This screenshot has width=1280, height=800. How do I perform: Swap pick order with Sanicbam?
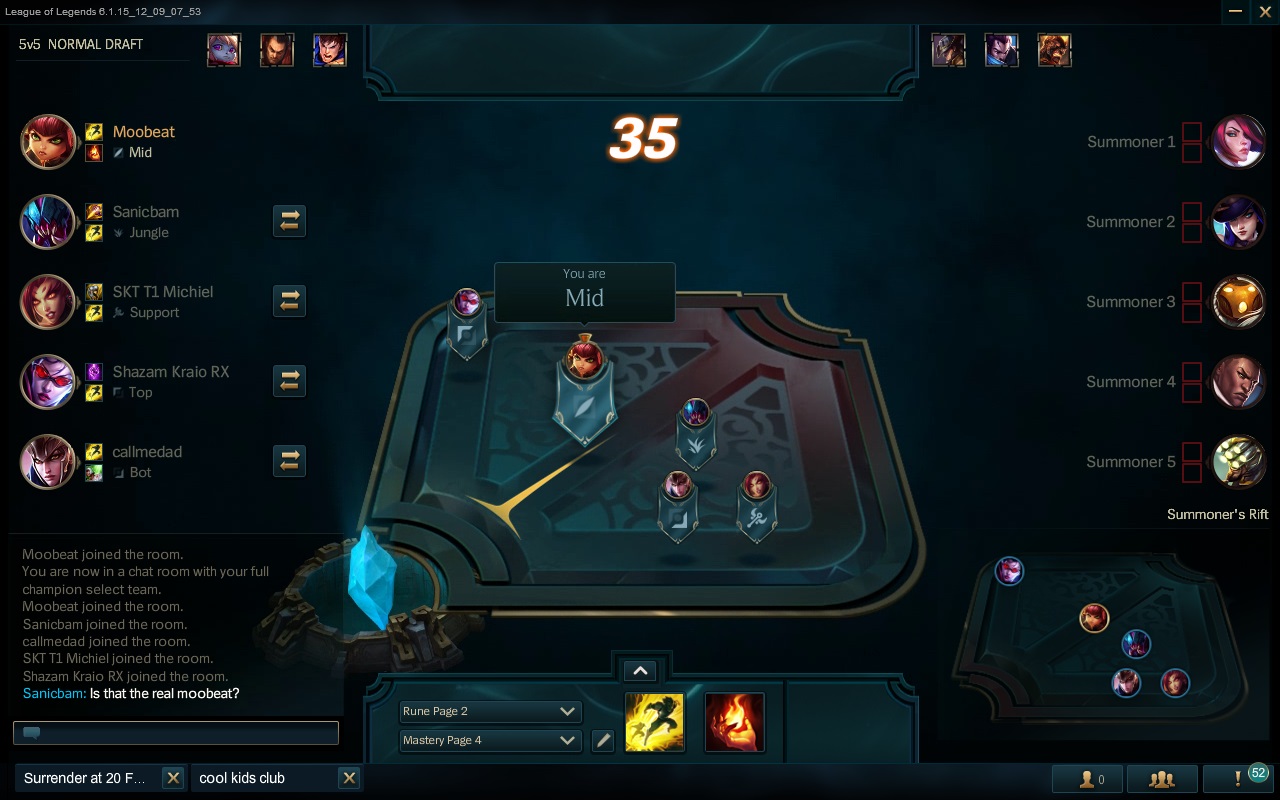(289, 221)
